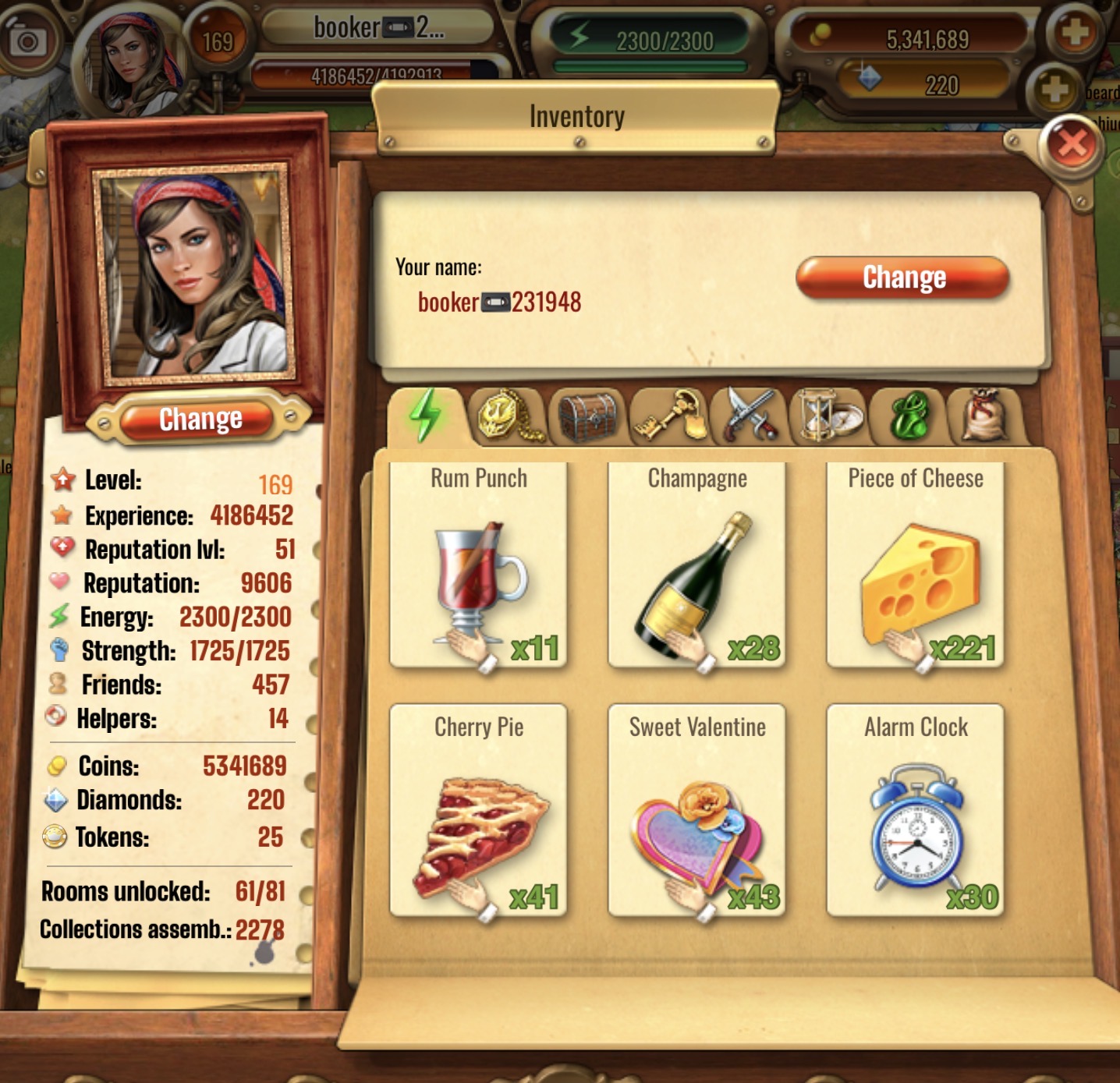This screenshot has width=1120, height=1083.
Task: Change the character portrait
Action: [200, 419]
